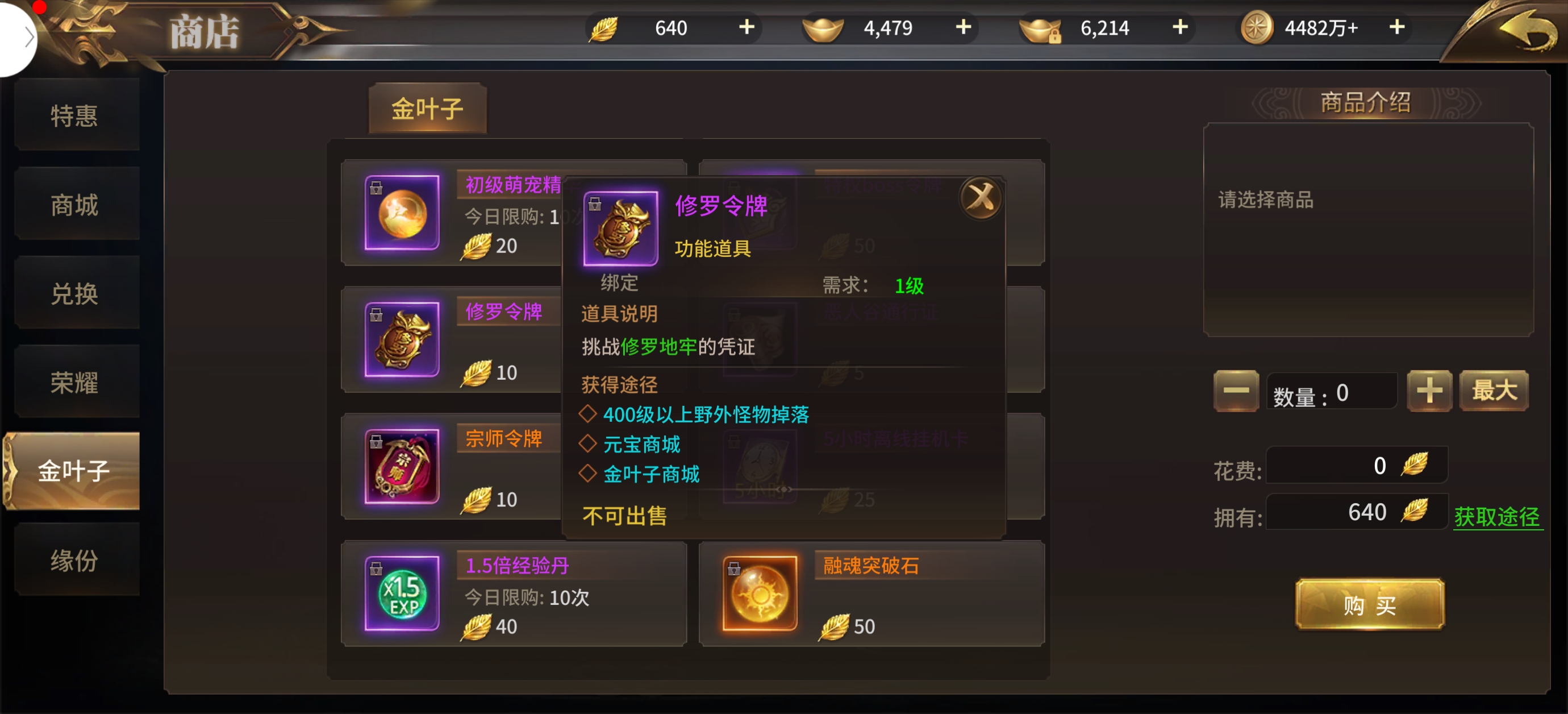The image size is (1568, 714).
Task: Follow the 元宝商城 source link
Action: 641,444
